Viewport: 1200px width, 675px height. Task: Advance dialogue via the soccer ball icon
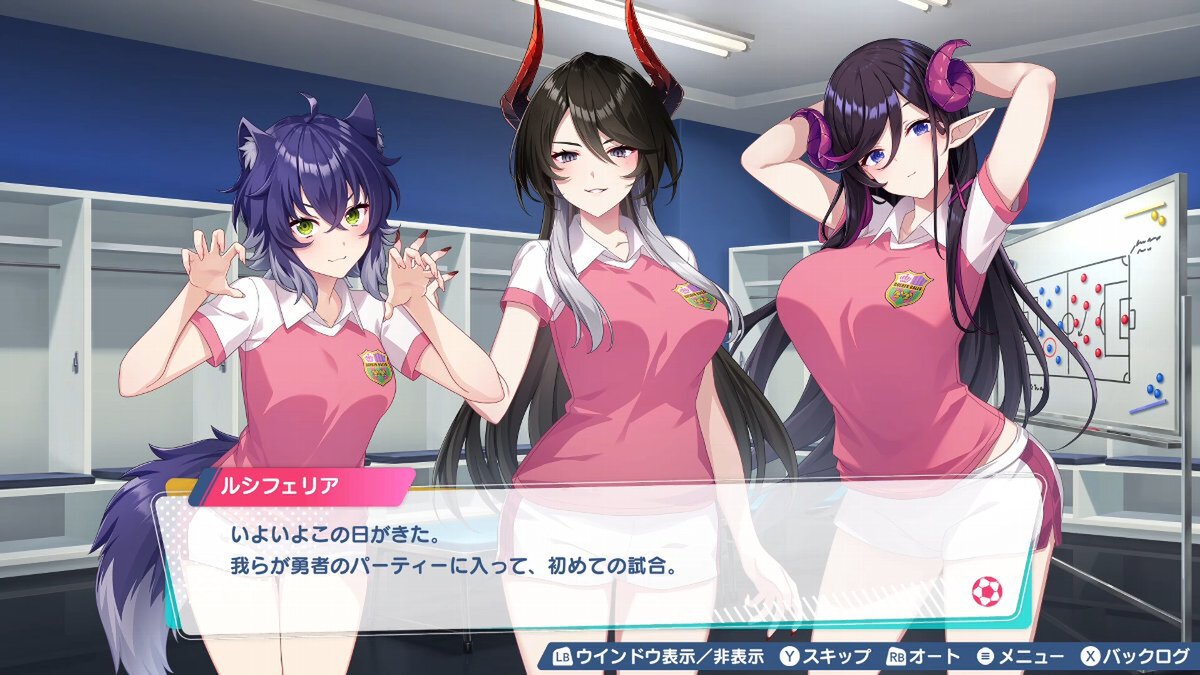[986, 592]
